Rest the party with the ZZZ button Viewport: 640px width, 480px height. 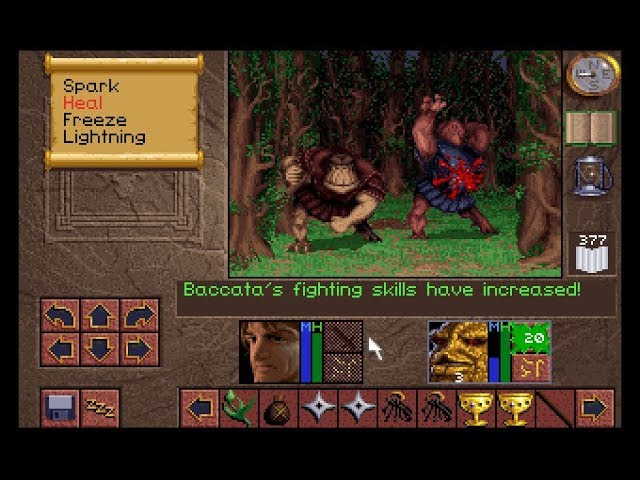click(x=99, y=408)
